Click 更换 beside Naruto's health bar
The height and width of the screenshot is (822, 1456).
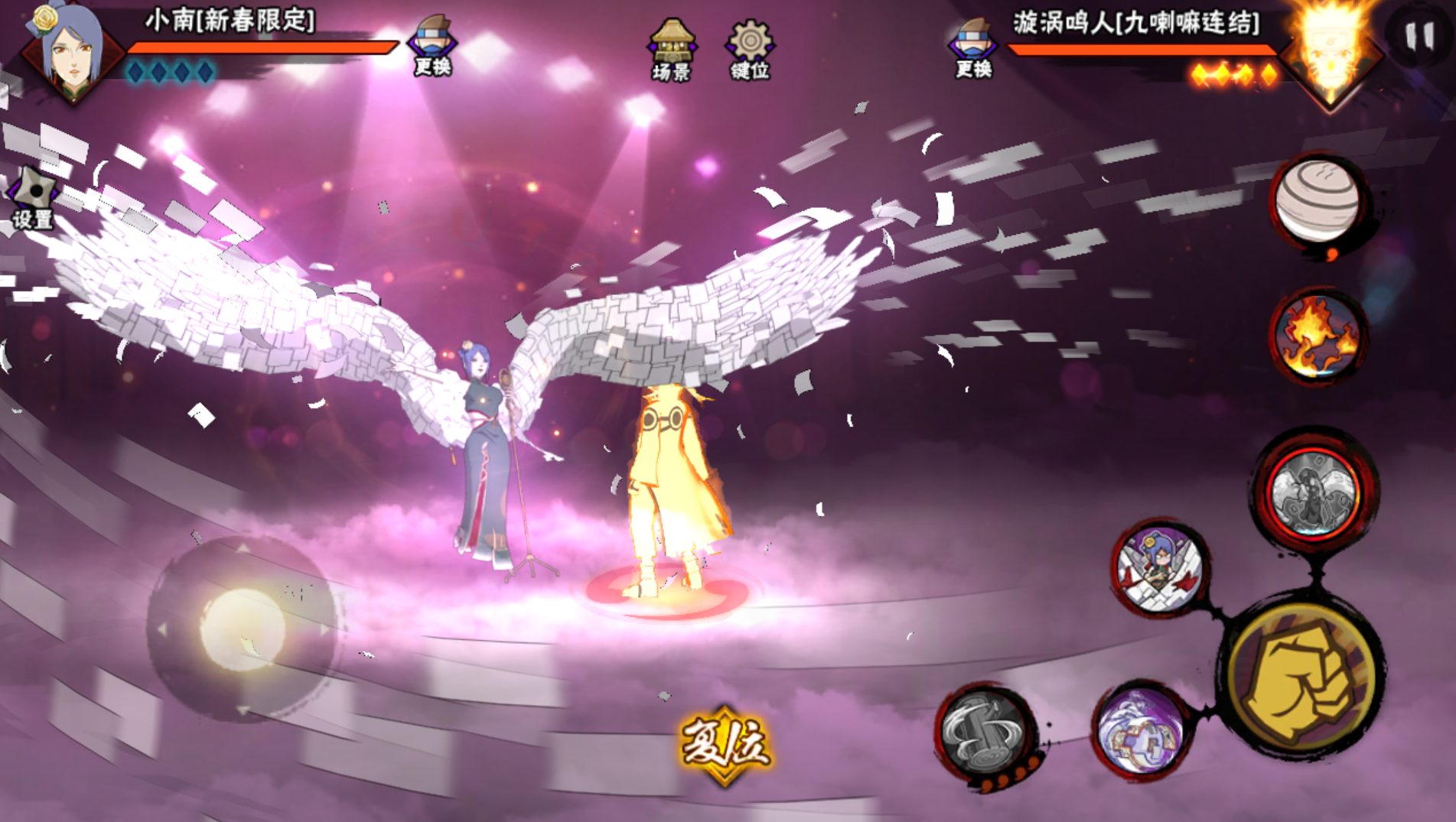[x=973, y=49]
